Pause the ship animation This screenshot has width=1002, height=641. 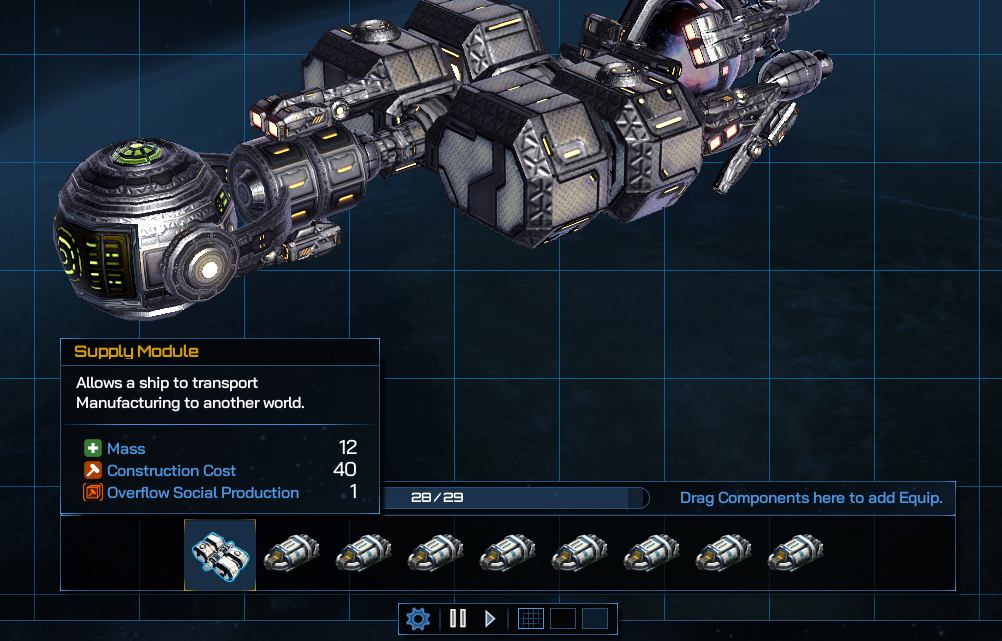[x=458, y=619]
